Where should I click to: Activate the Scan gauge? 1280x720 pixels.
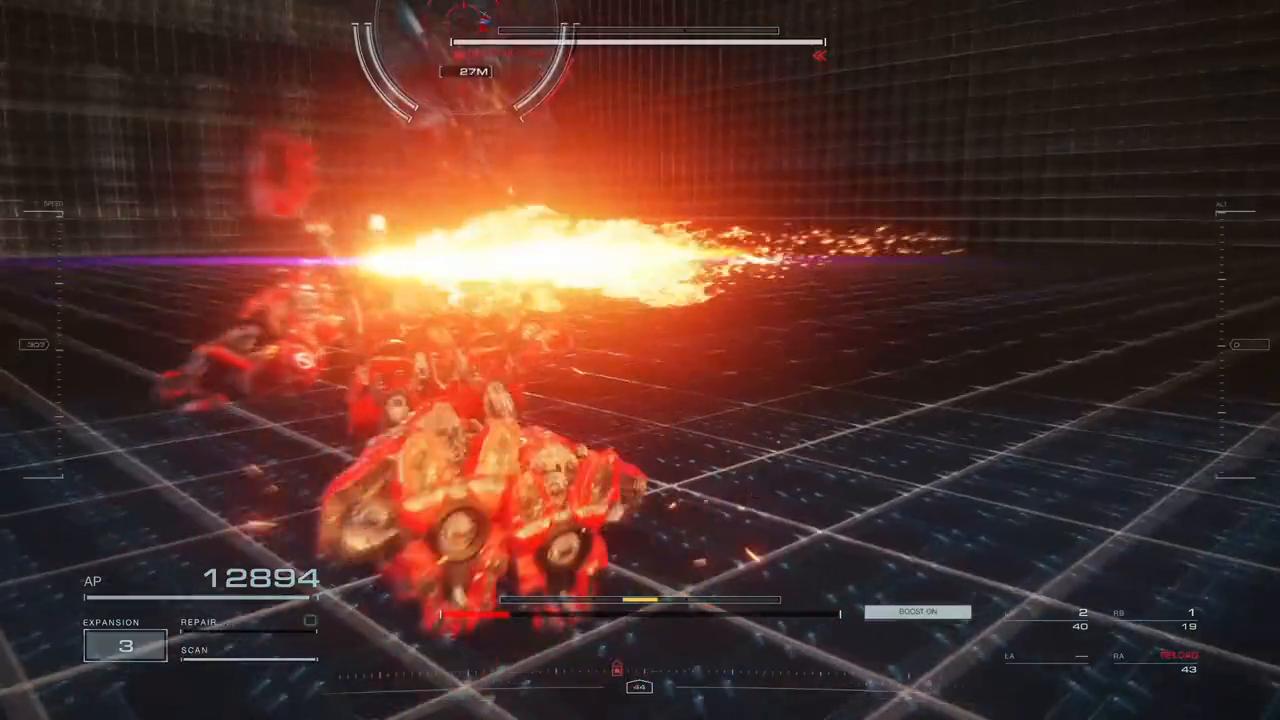[249, 657]
